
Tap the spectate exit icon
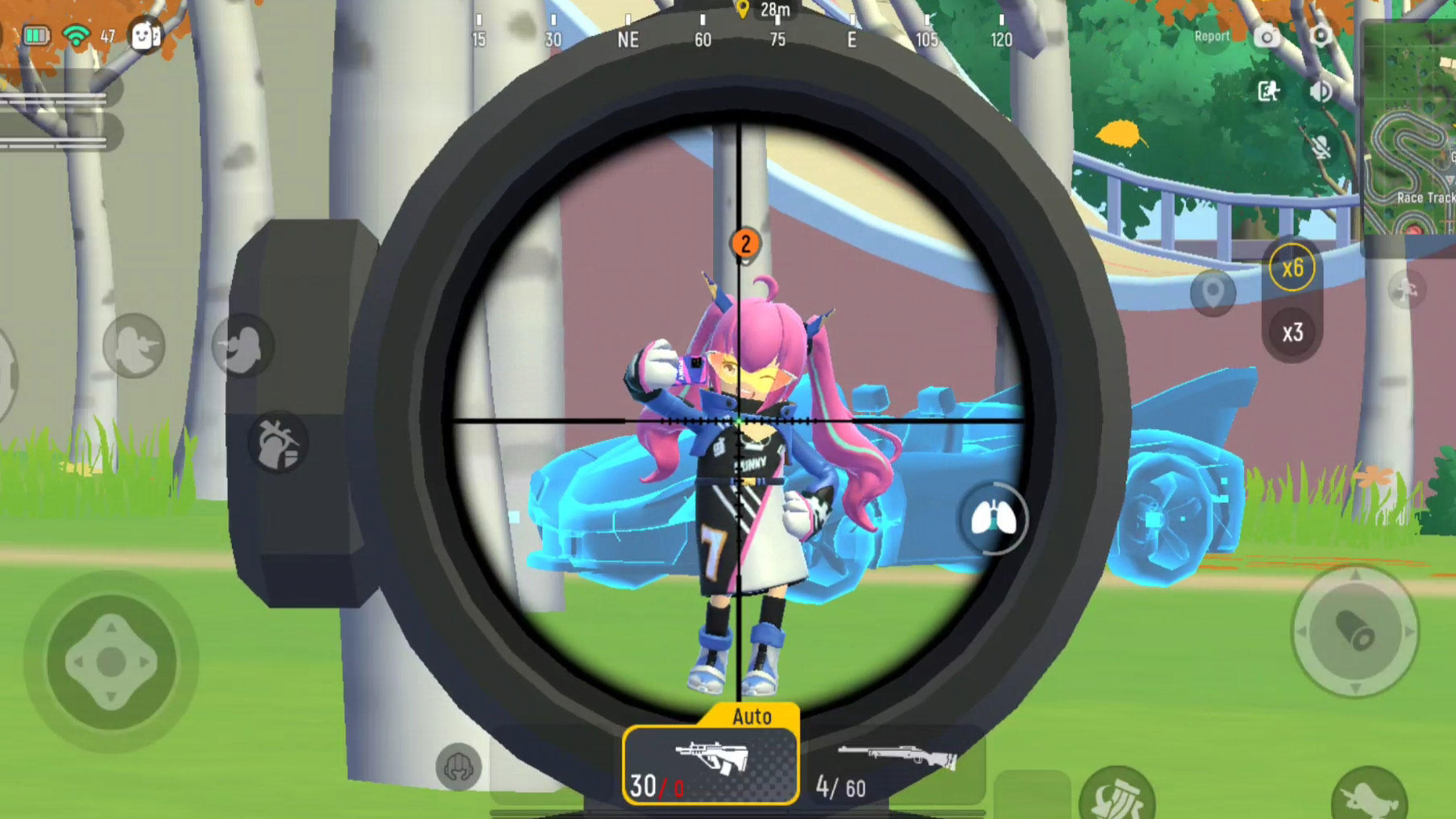click(1269, 92)
